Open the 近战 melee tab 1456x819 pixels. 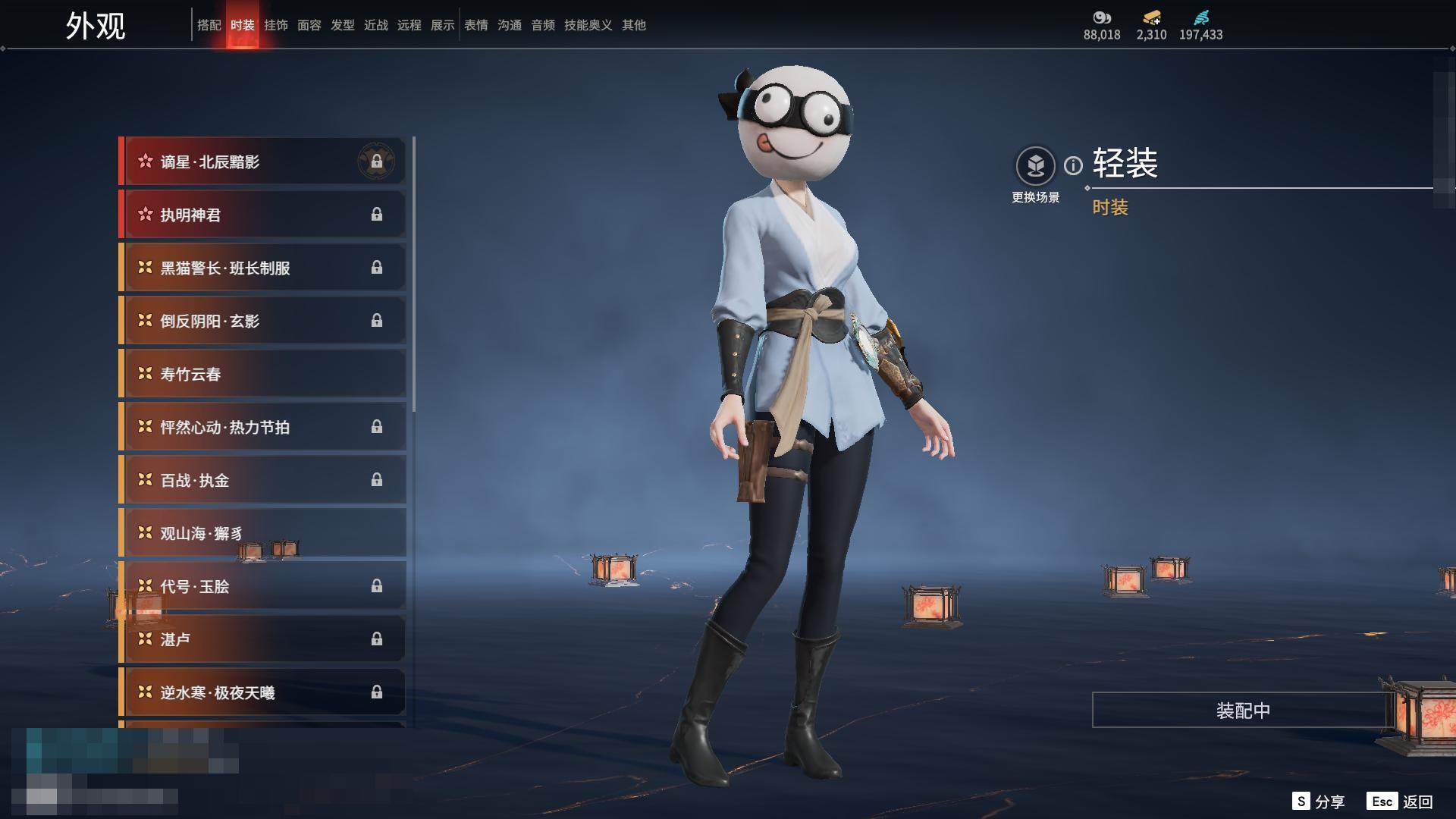[376, 25]
